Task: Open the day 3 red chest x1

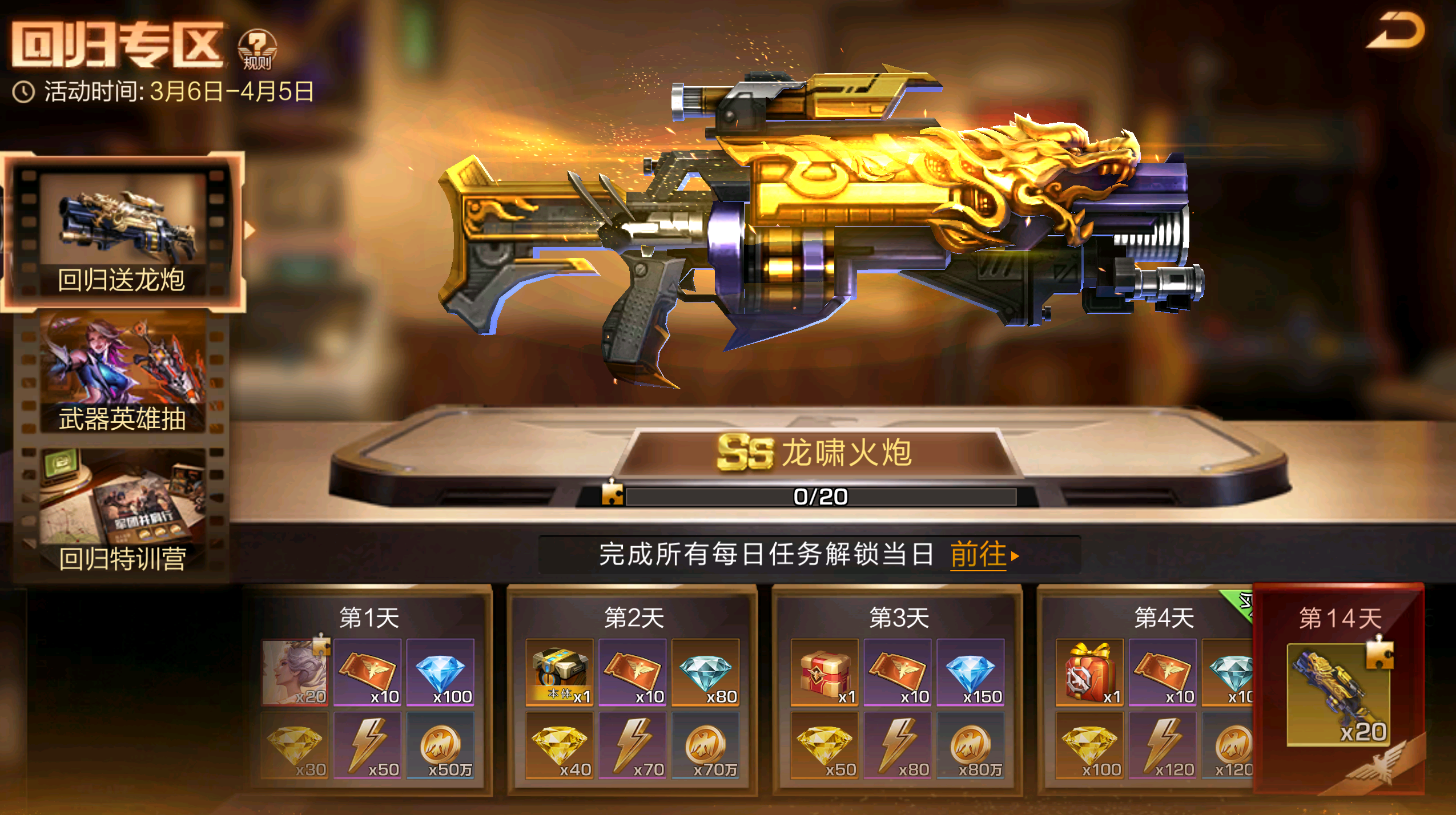Action: [x=824, y=672]
